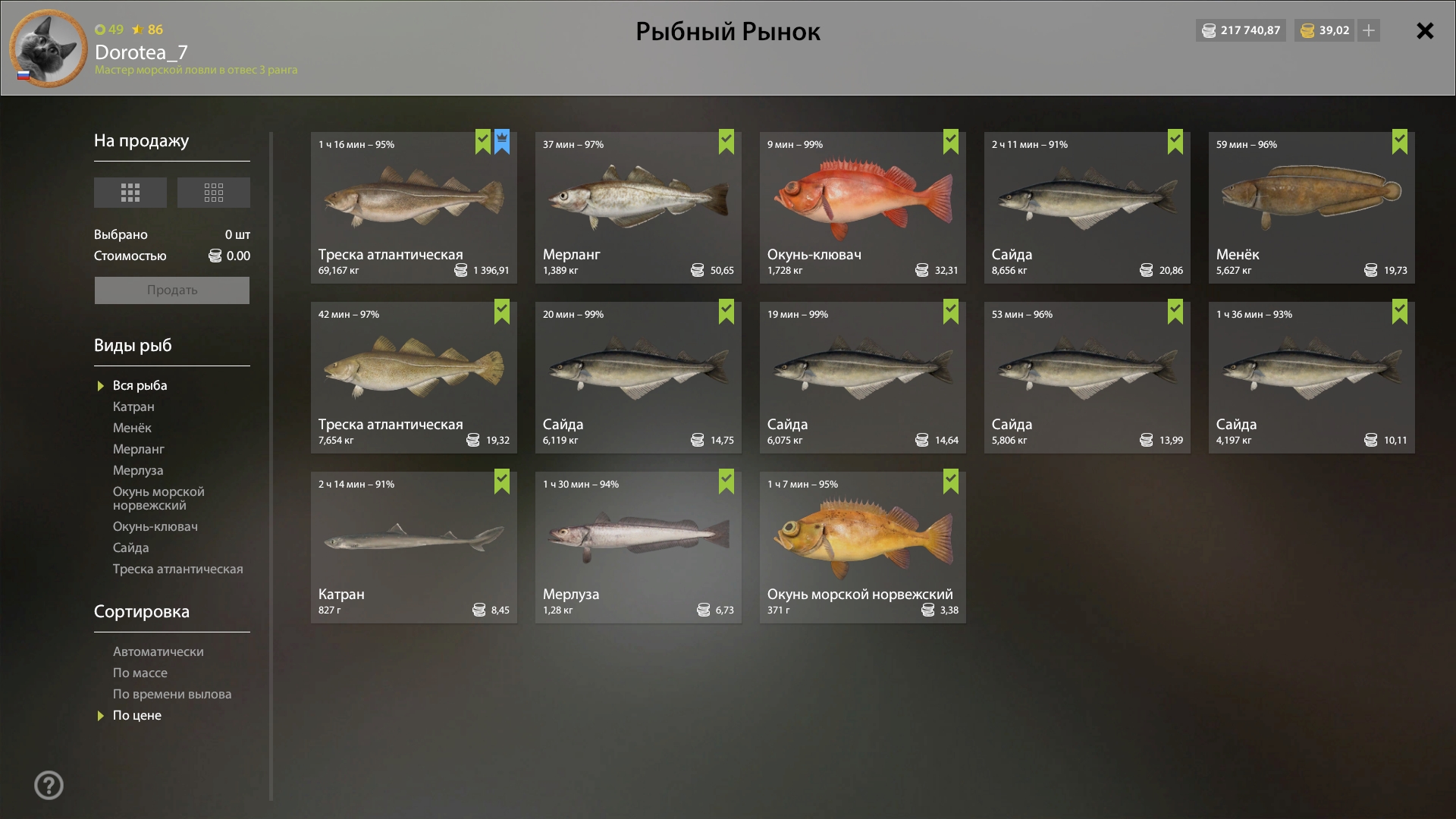
Task: Filter fish list by Катран
Action: click(133, 406)
